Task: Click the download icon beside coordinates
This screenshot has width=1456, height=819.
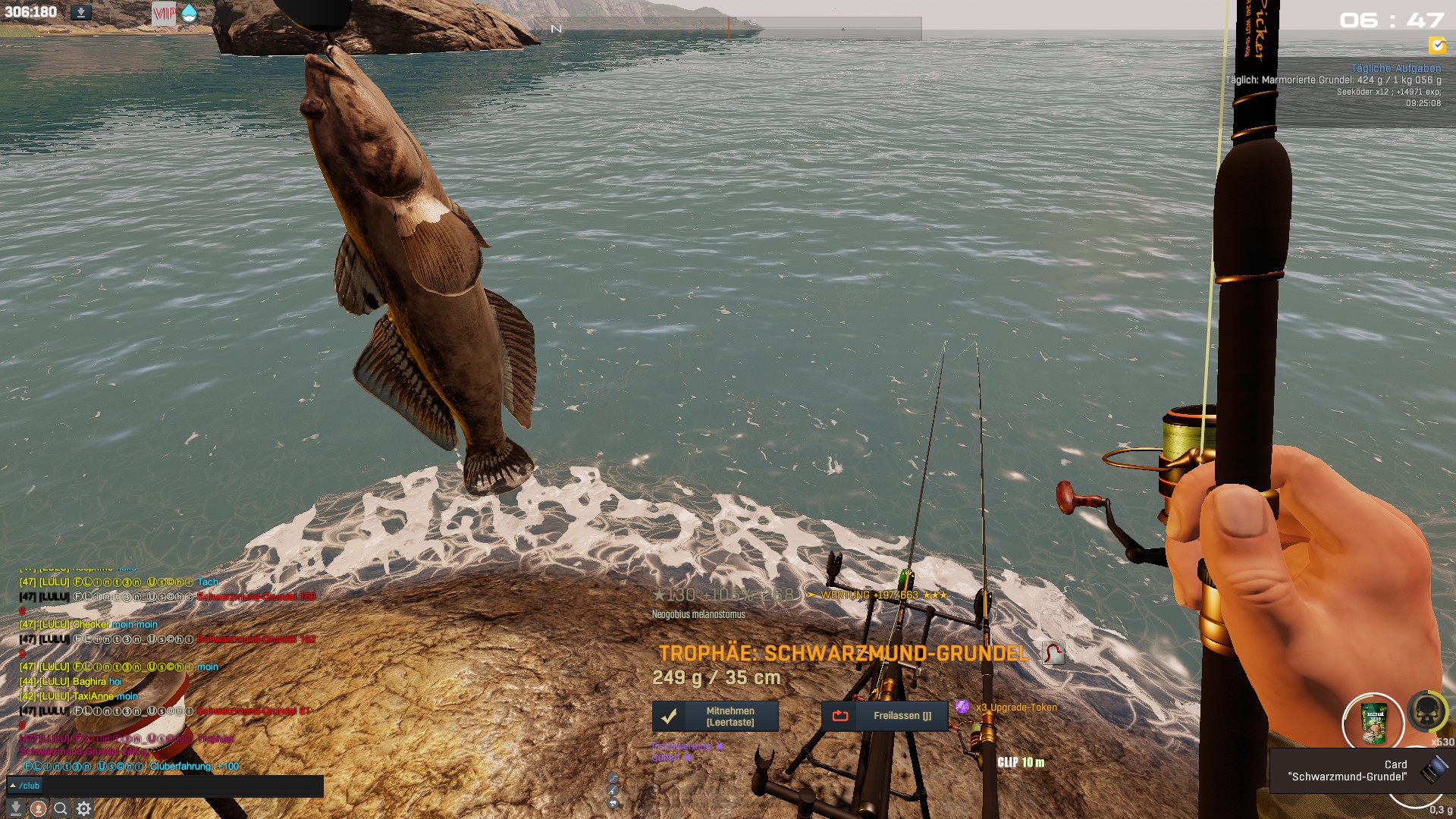Action: (81, 12)
